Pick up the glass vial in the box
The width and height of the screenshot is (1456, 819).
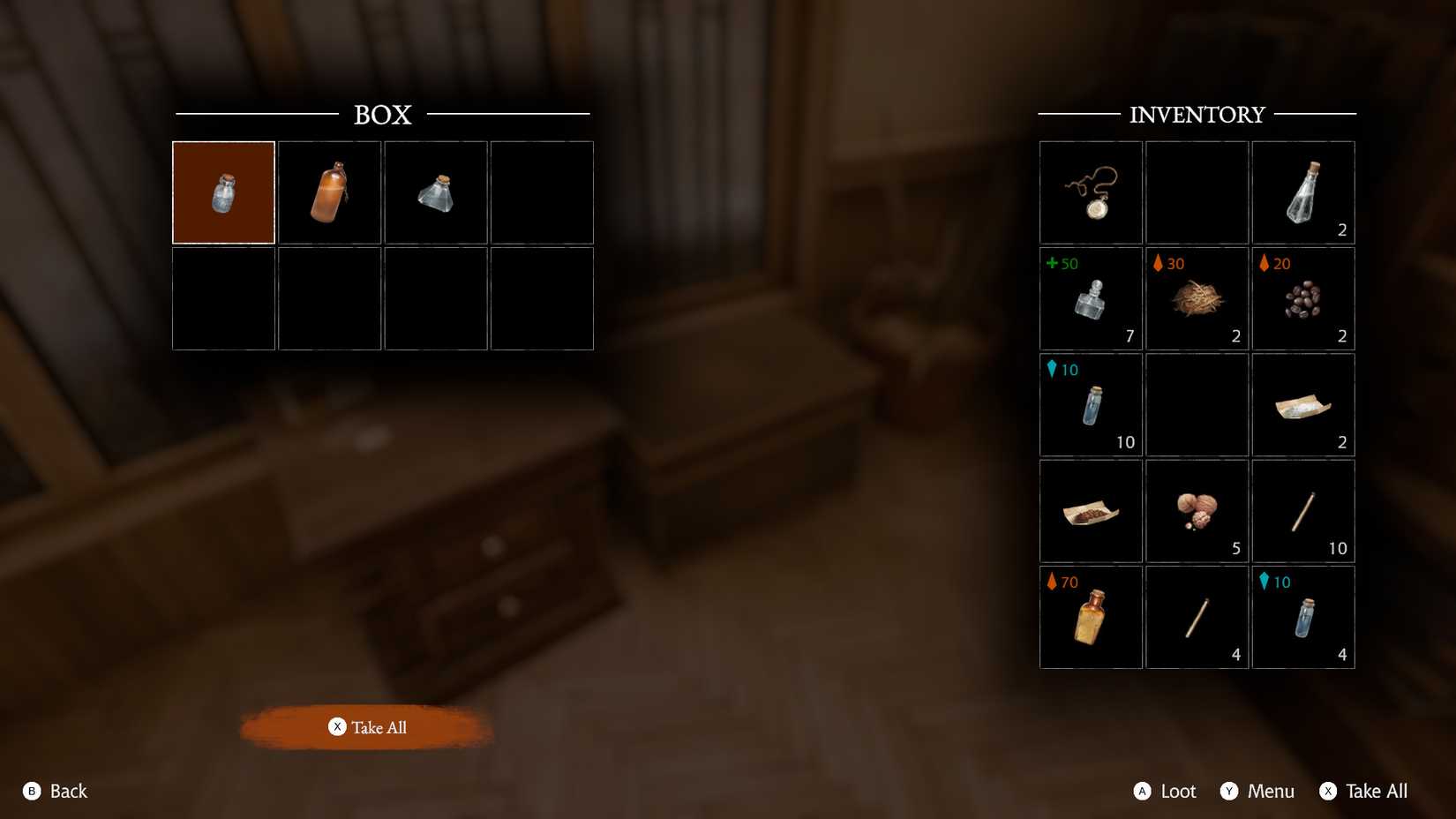(436, 192)
